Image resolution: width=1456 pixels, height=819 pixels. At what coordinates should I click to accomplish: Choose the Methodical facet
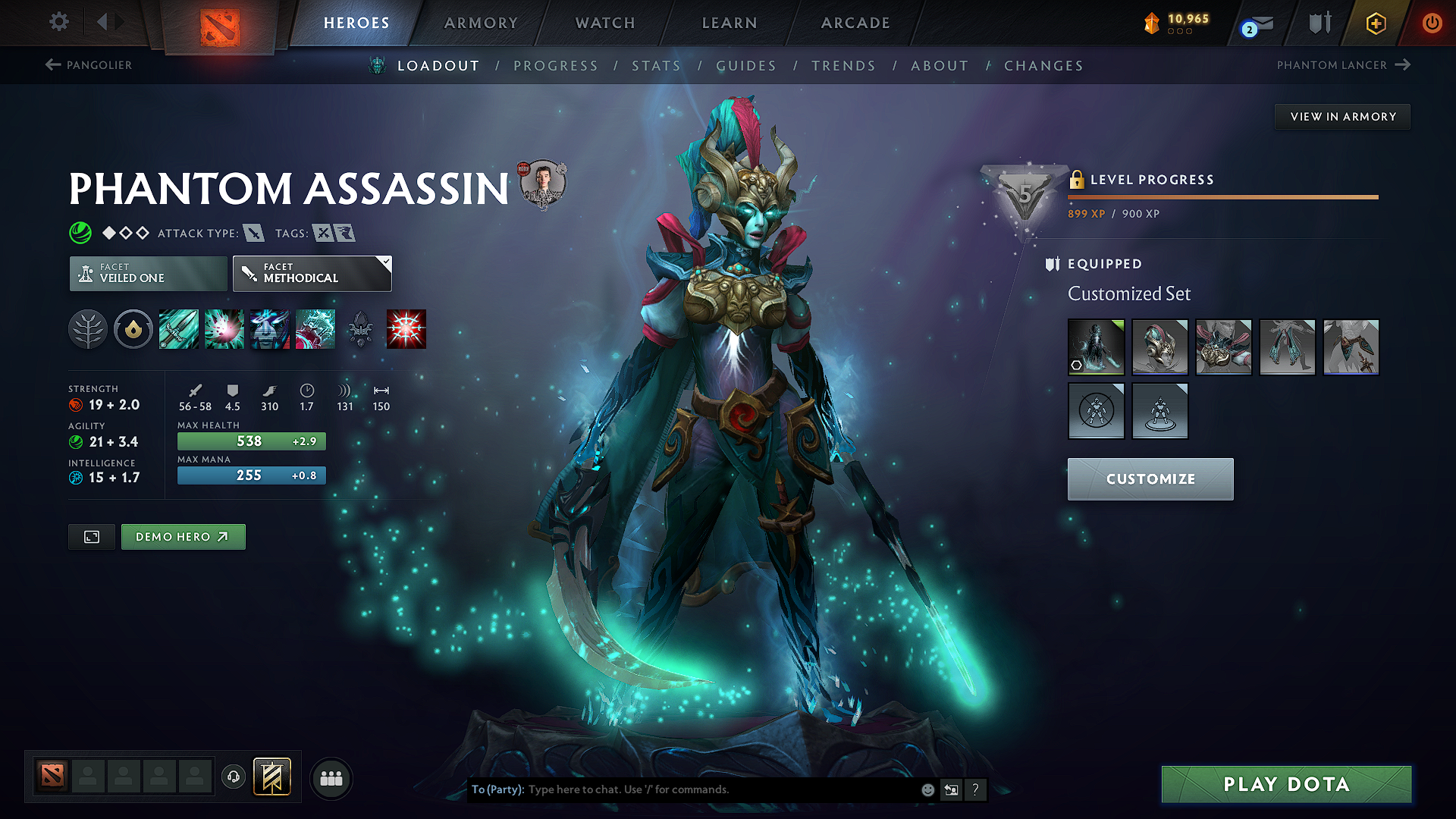pyautogui.click(x=312, y=274)
